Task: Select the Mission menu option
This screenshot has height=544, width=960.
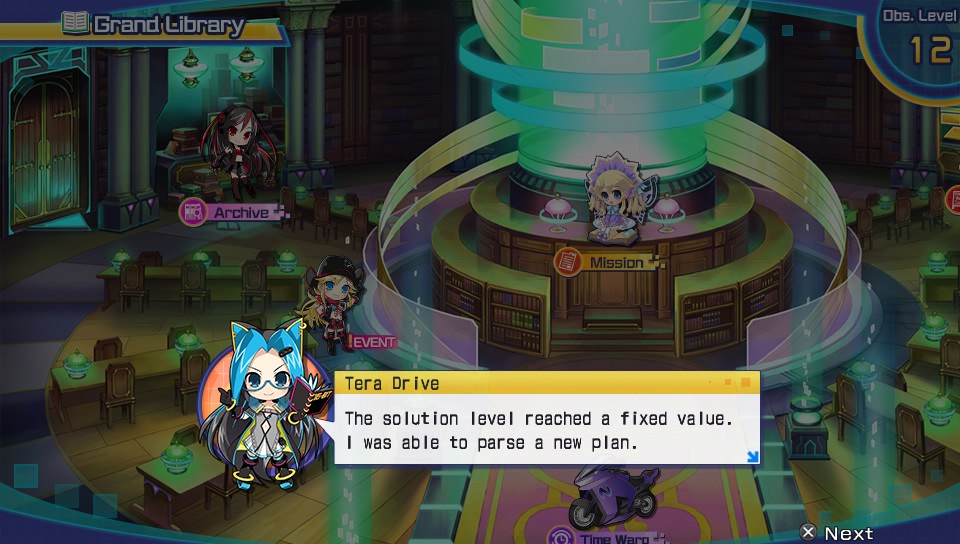Action: click(x=608, y=262)
